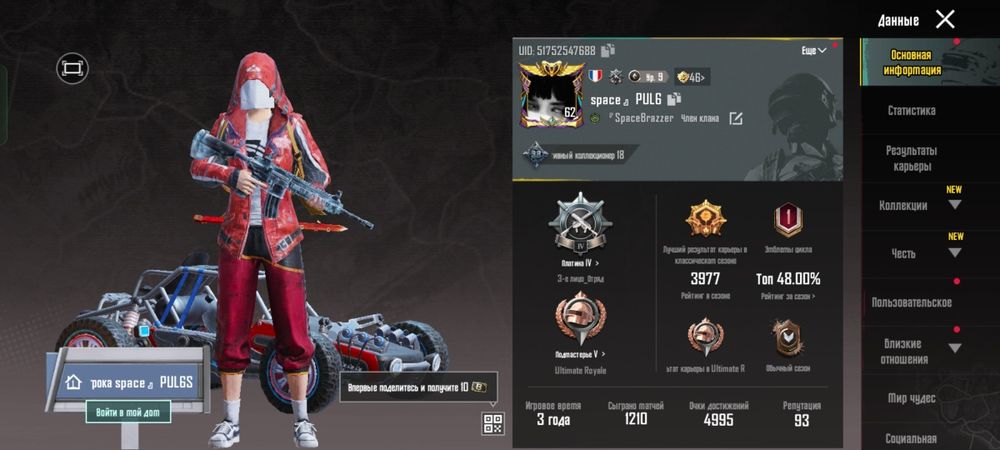
Task: Close the profile data screen
Action: (x=944, y=19)
